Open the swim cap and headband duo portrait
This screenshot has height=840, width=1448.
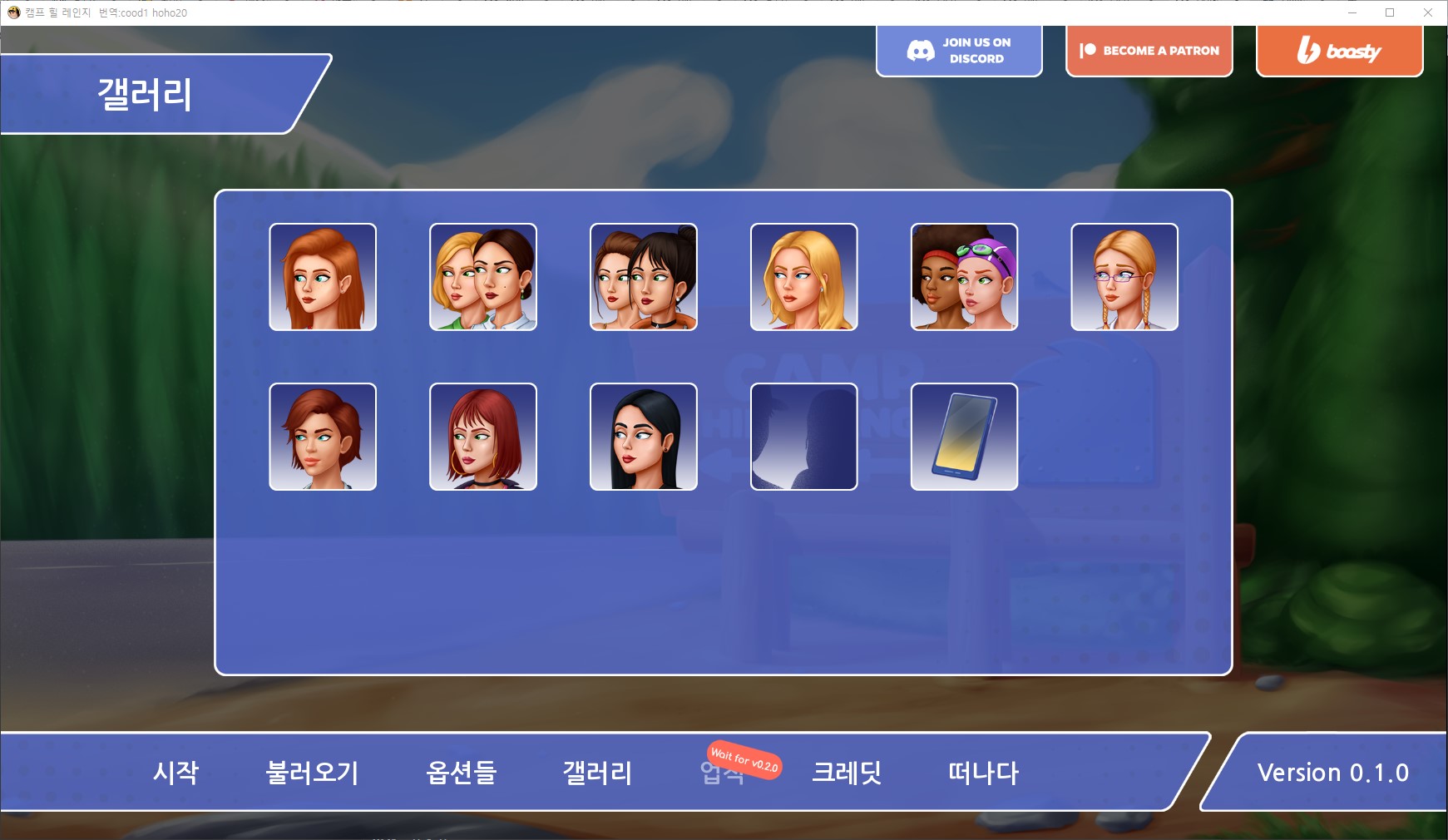964,277
